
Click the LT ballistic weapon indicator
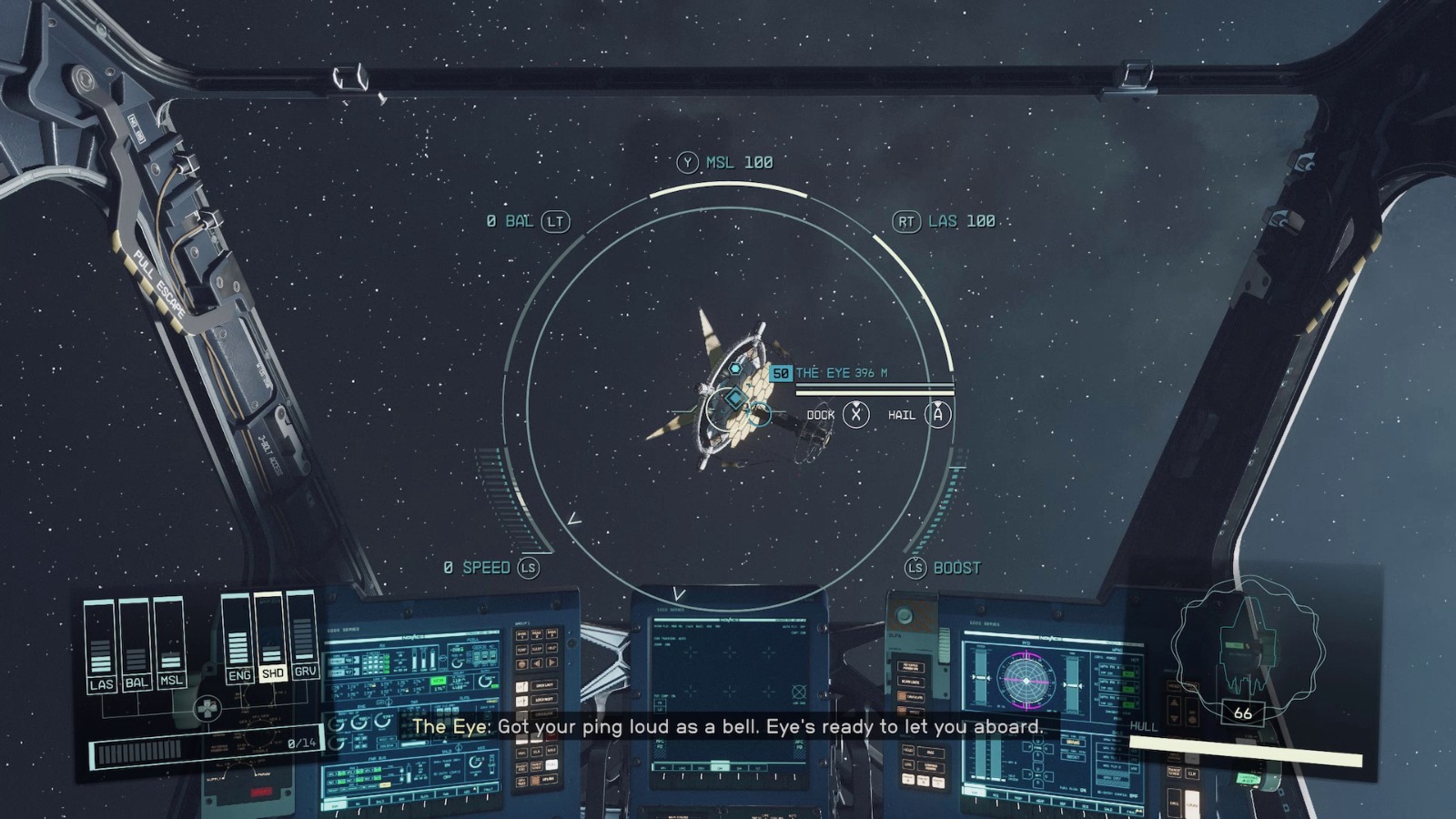tap(526, 221)
